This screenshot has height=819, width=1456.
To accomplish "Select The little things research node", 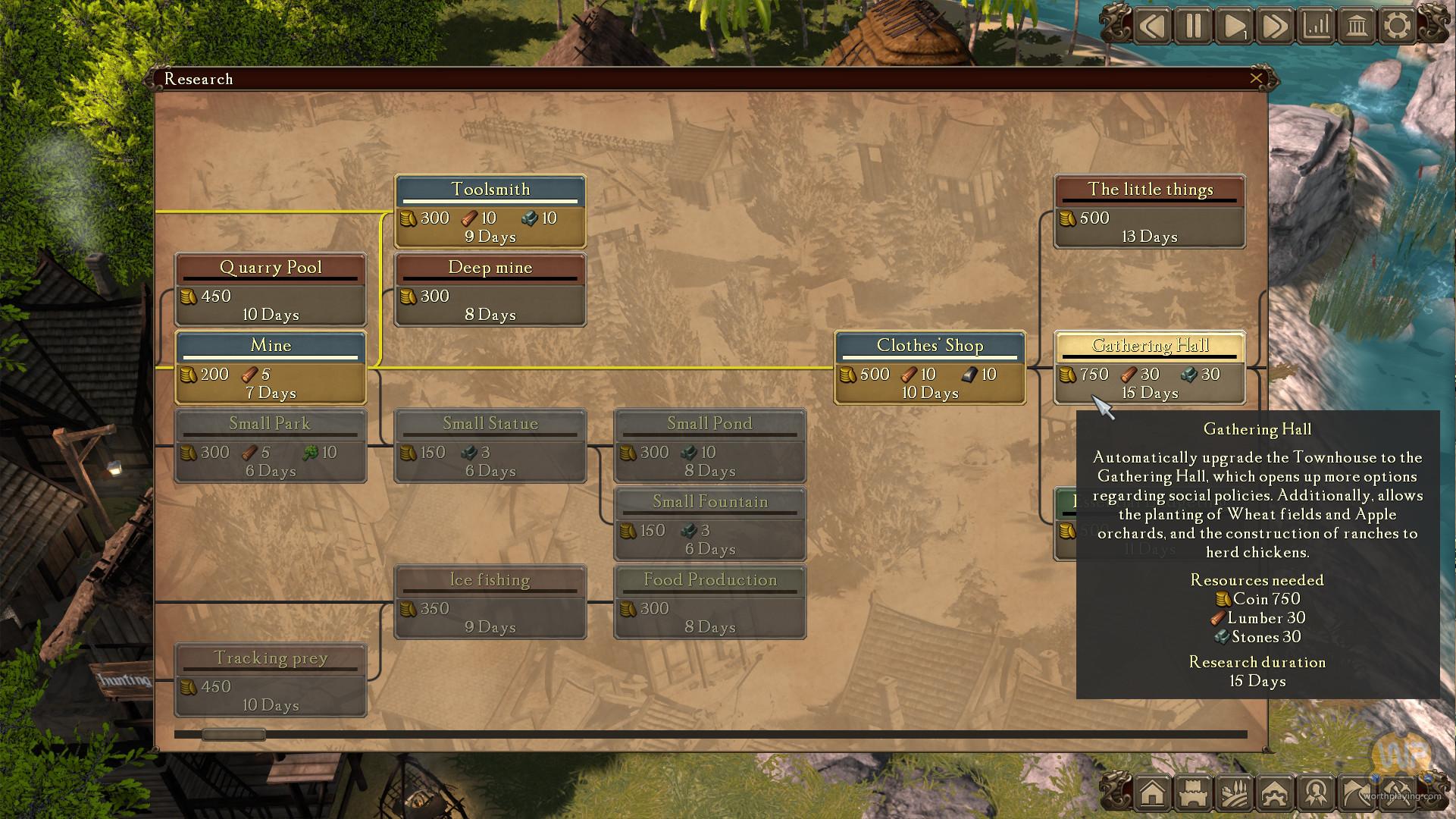I will coord(1149,212).
